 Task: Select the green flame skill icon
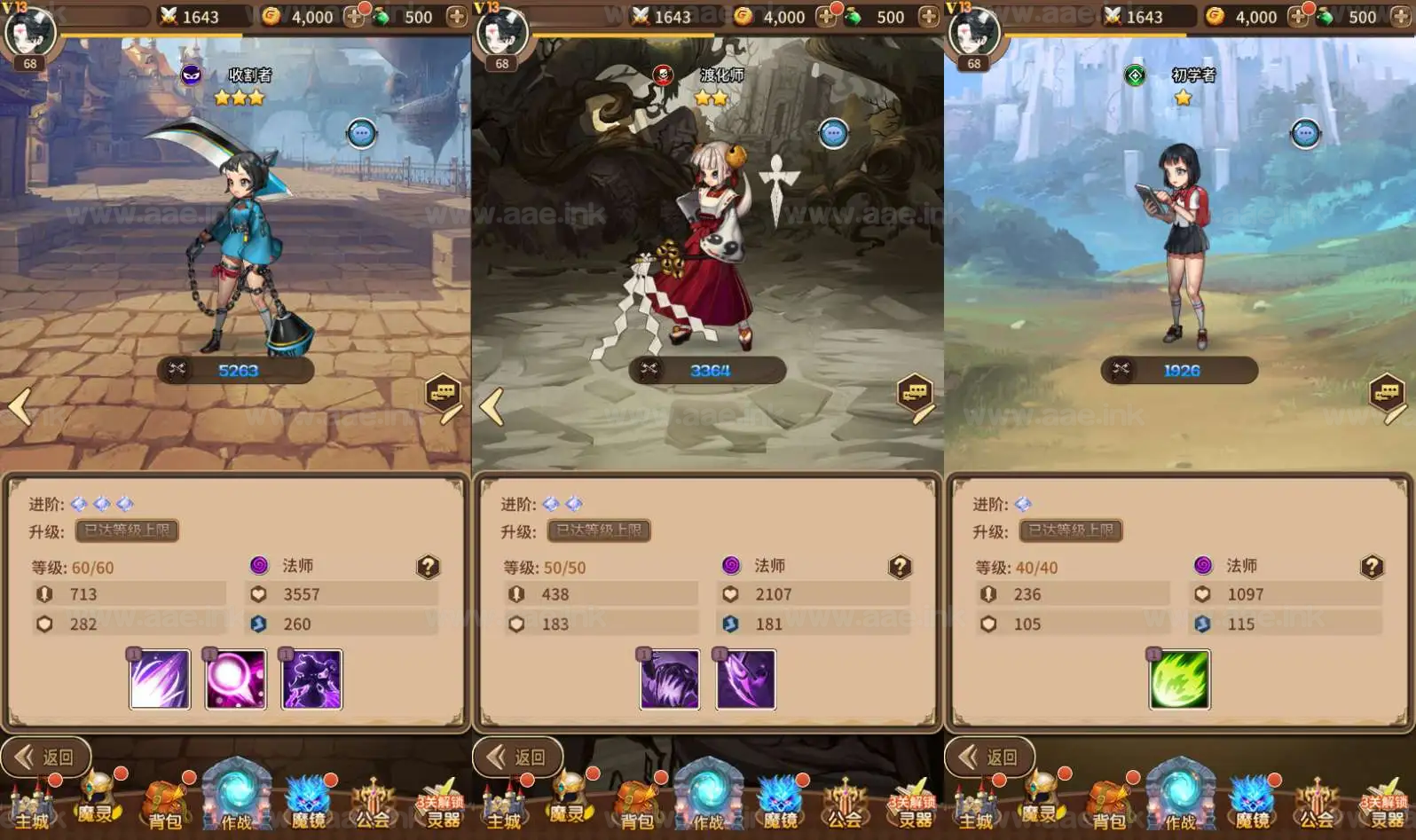[1179, 679]
